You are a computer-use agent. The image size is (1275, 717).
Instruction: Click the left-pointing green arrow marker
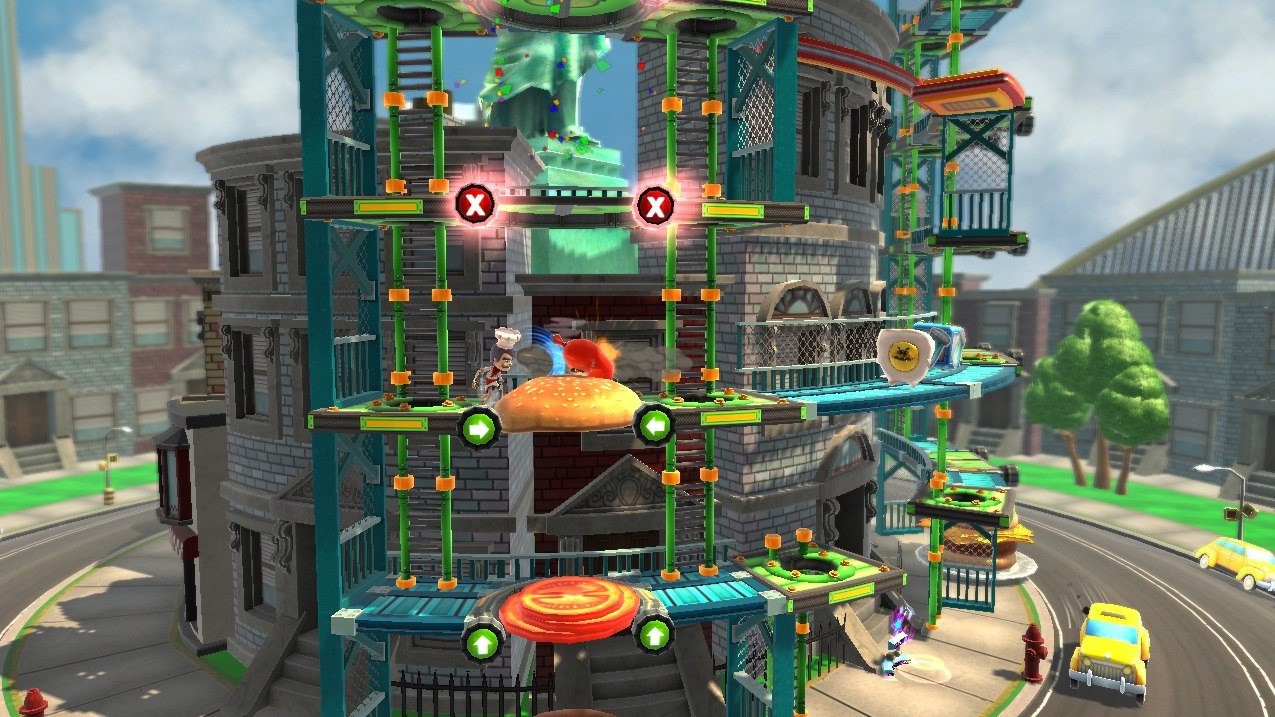pyautogui.click(x=654, y=426)
